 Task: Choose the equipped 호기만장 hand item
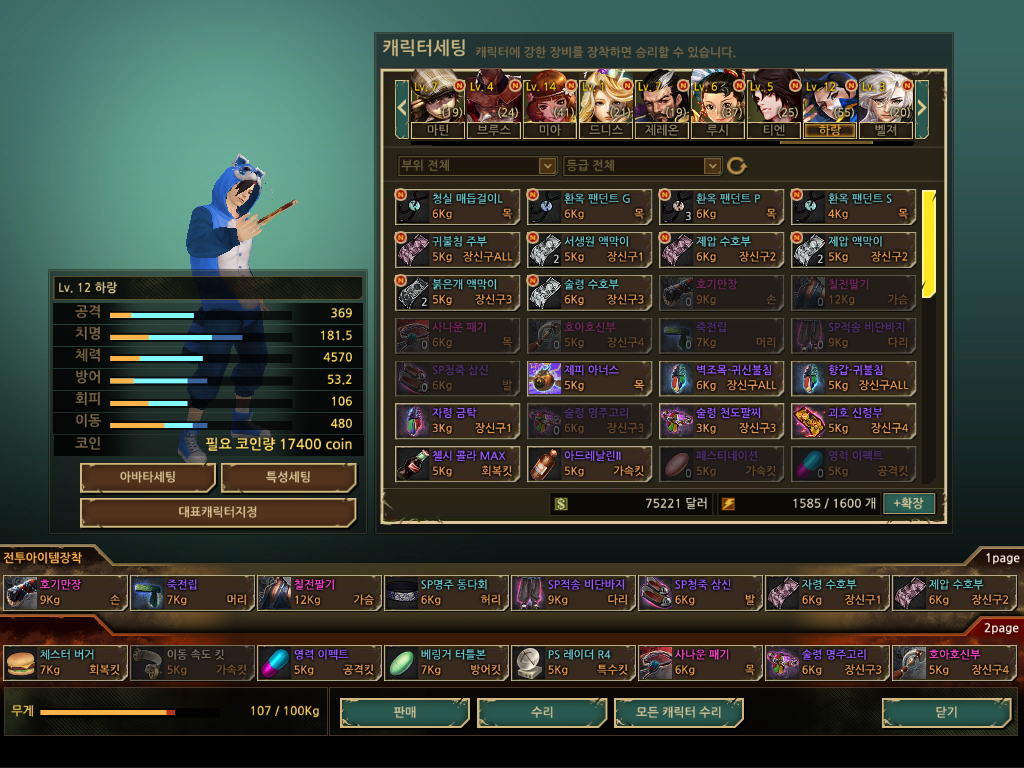[x=66, y=592]
